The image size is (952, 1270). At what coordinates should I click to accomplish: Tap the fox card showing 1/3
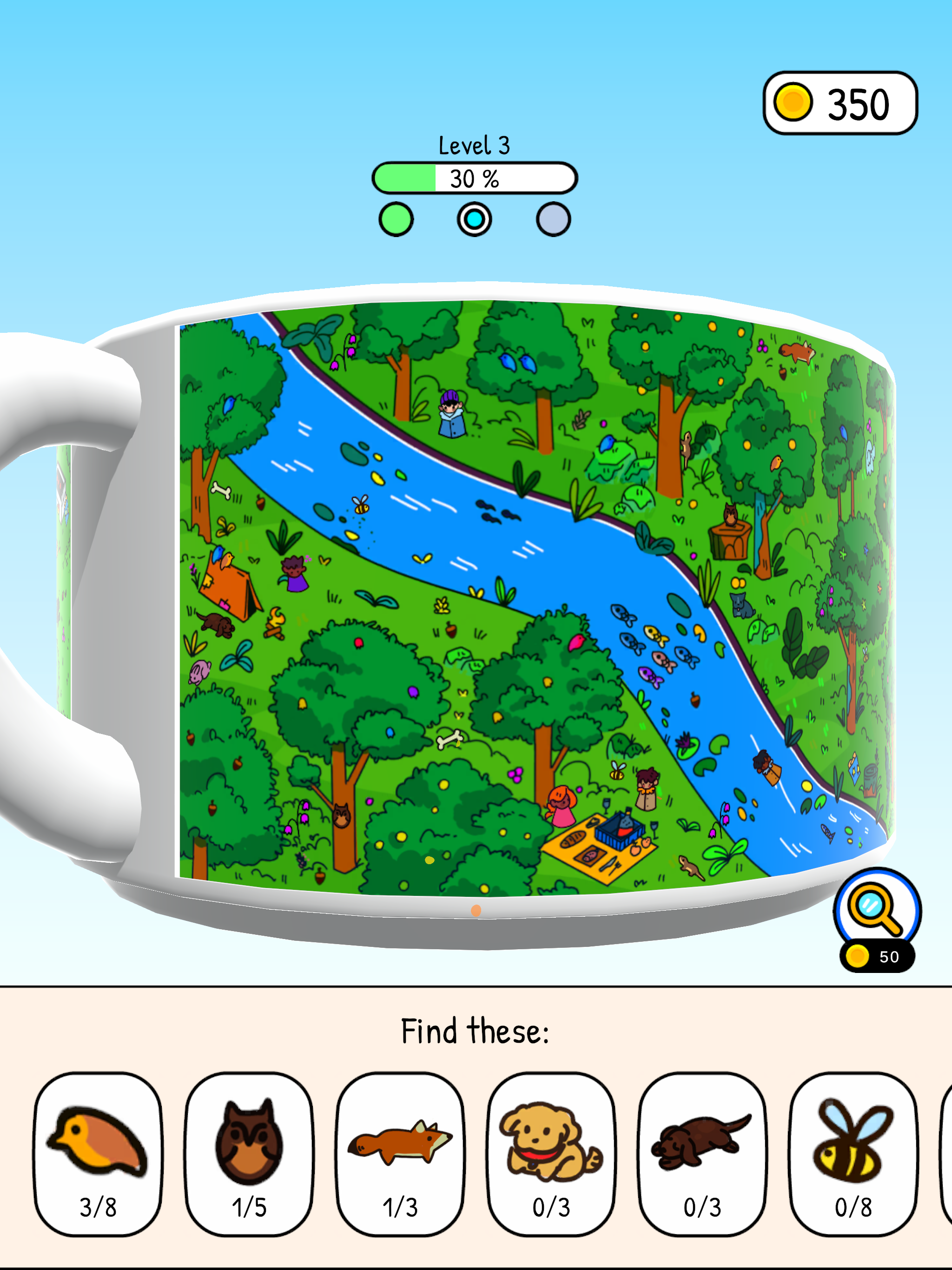click(400, 1144)
